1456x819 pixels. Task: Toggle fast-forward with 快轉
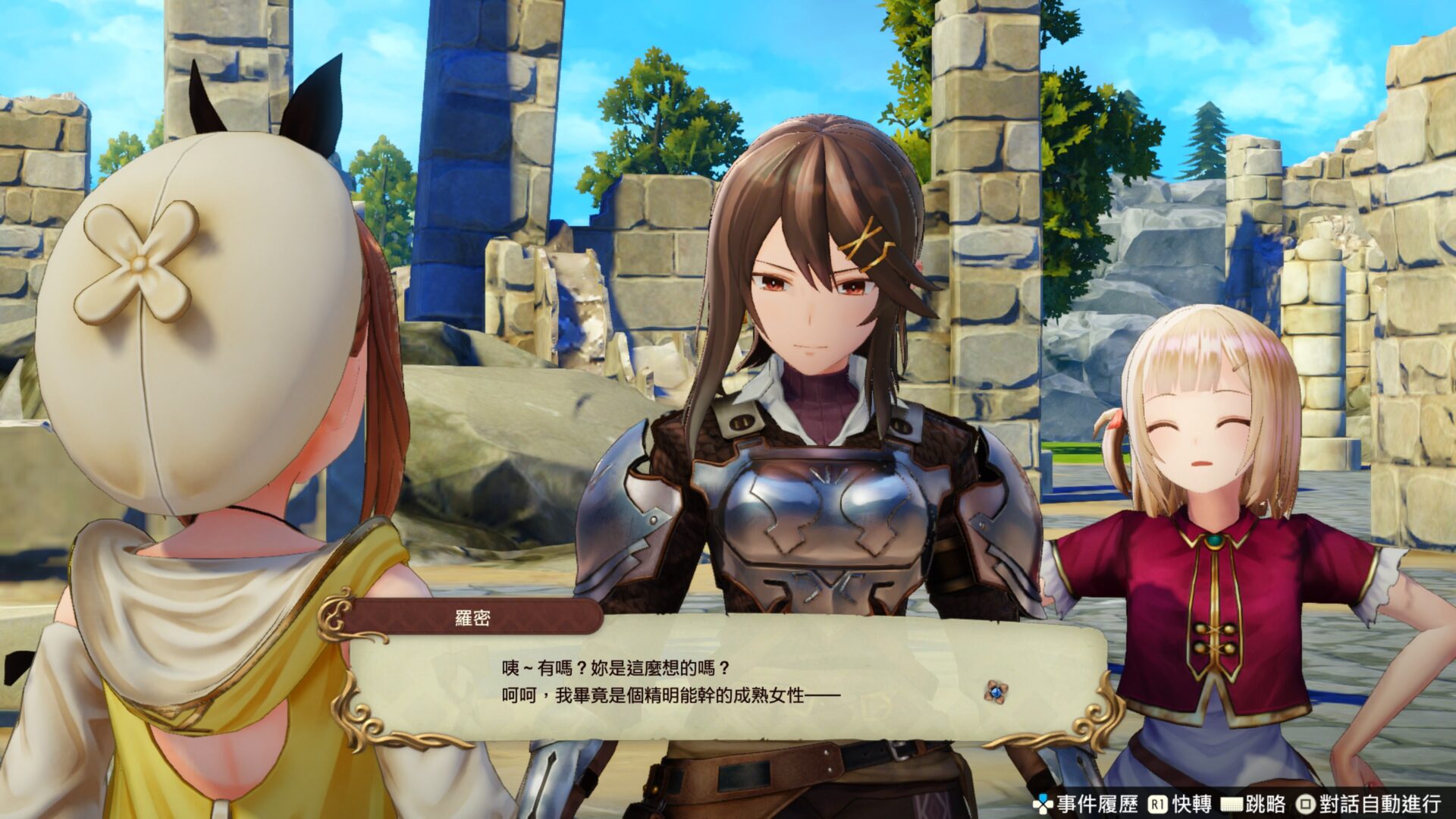[1192, 803]
